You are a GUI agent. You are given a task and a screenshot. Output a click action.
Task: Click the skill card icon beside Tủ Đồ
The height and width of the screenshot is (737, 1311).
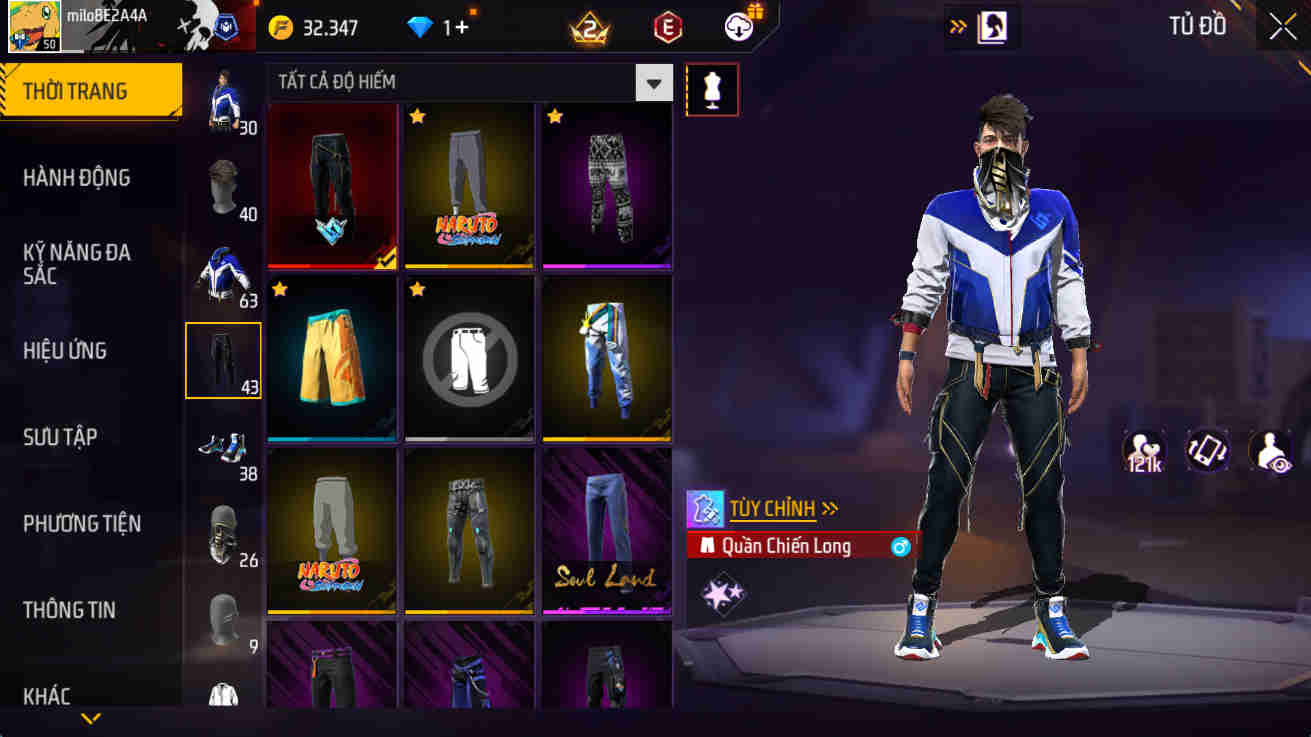tap(990, 28)
